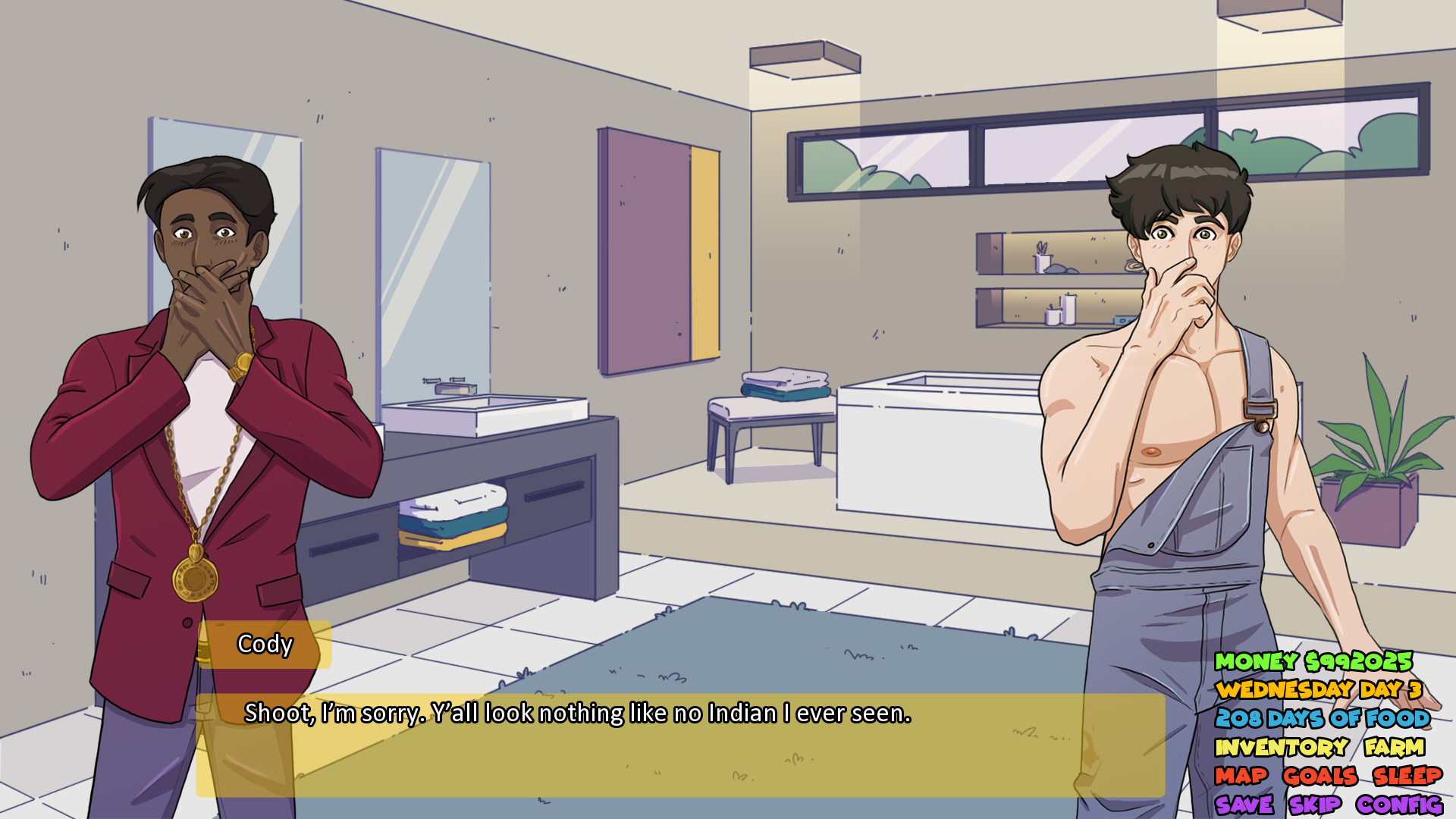Save the game

coord(1244,805)
